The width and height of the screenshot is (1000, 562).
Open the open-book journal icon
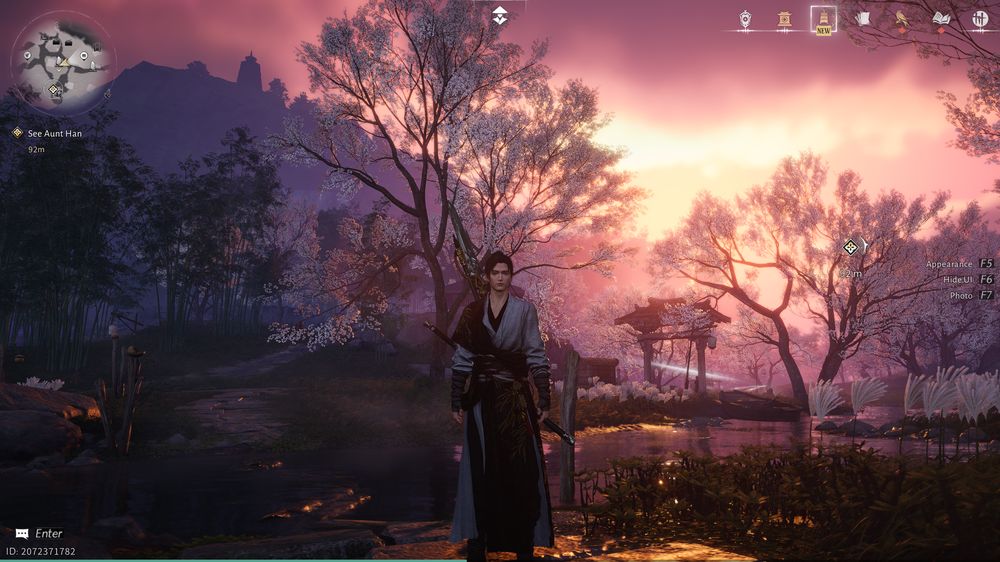[x=940, y=18]
